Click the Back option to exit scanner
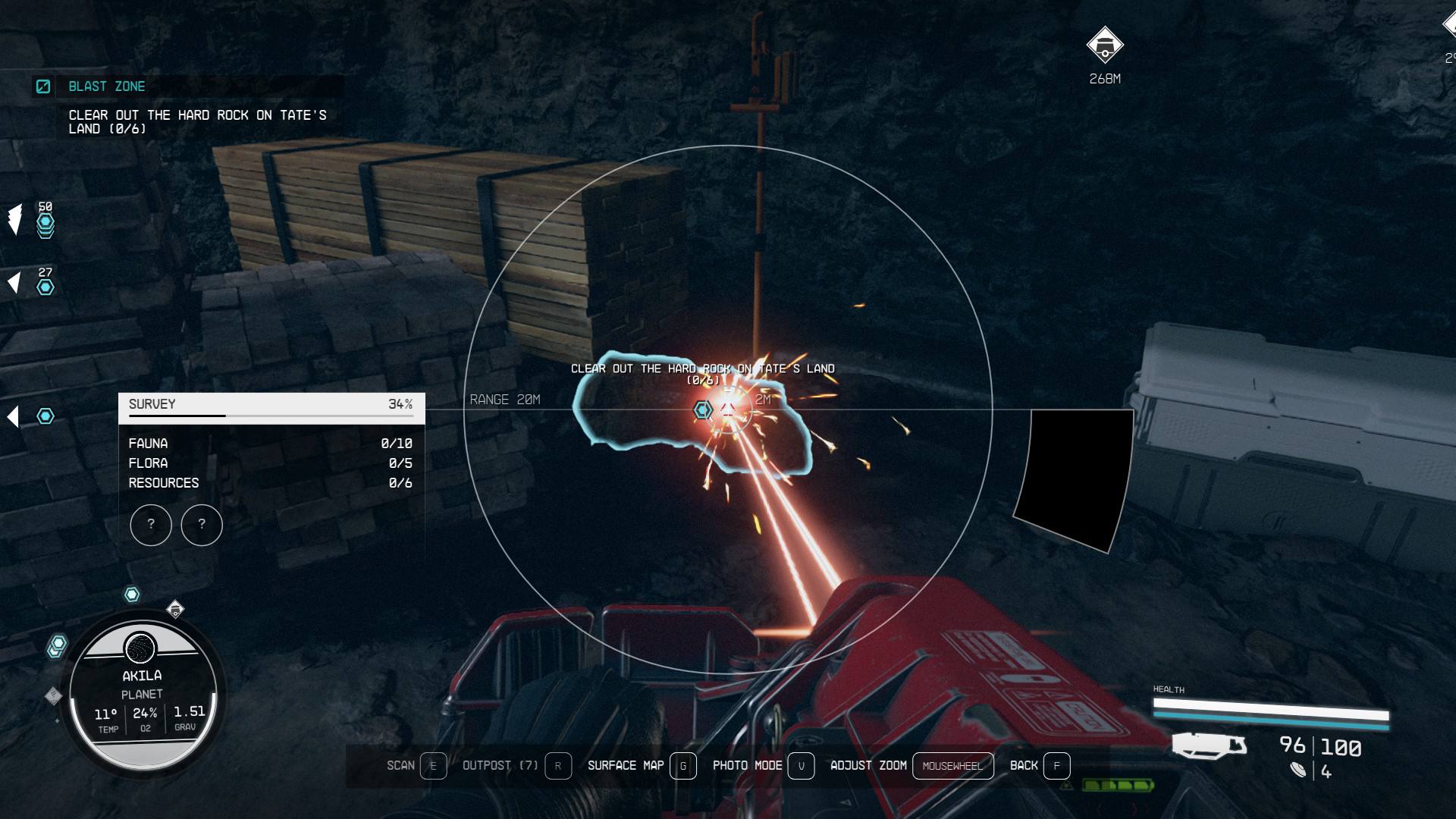The image size is (1456, 819). (x=1039, y=766)
